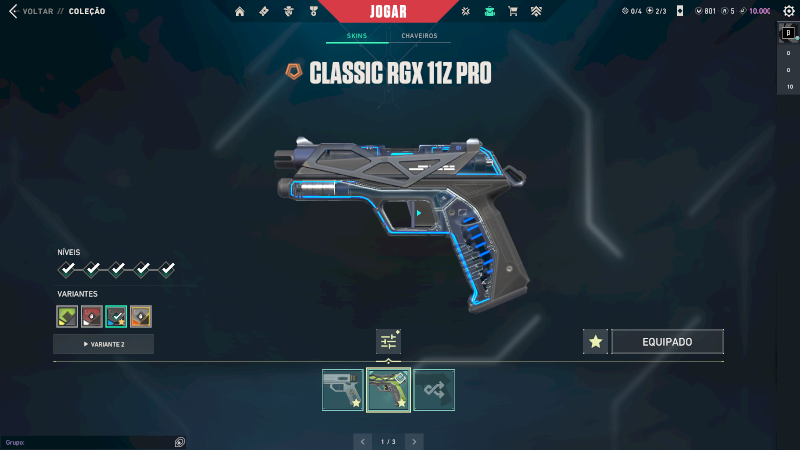
Task: Switch to the Skins tab
Action: pyautogui.click(x=357, y=36)
